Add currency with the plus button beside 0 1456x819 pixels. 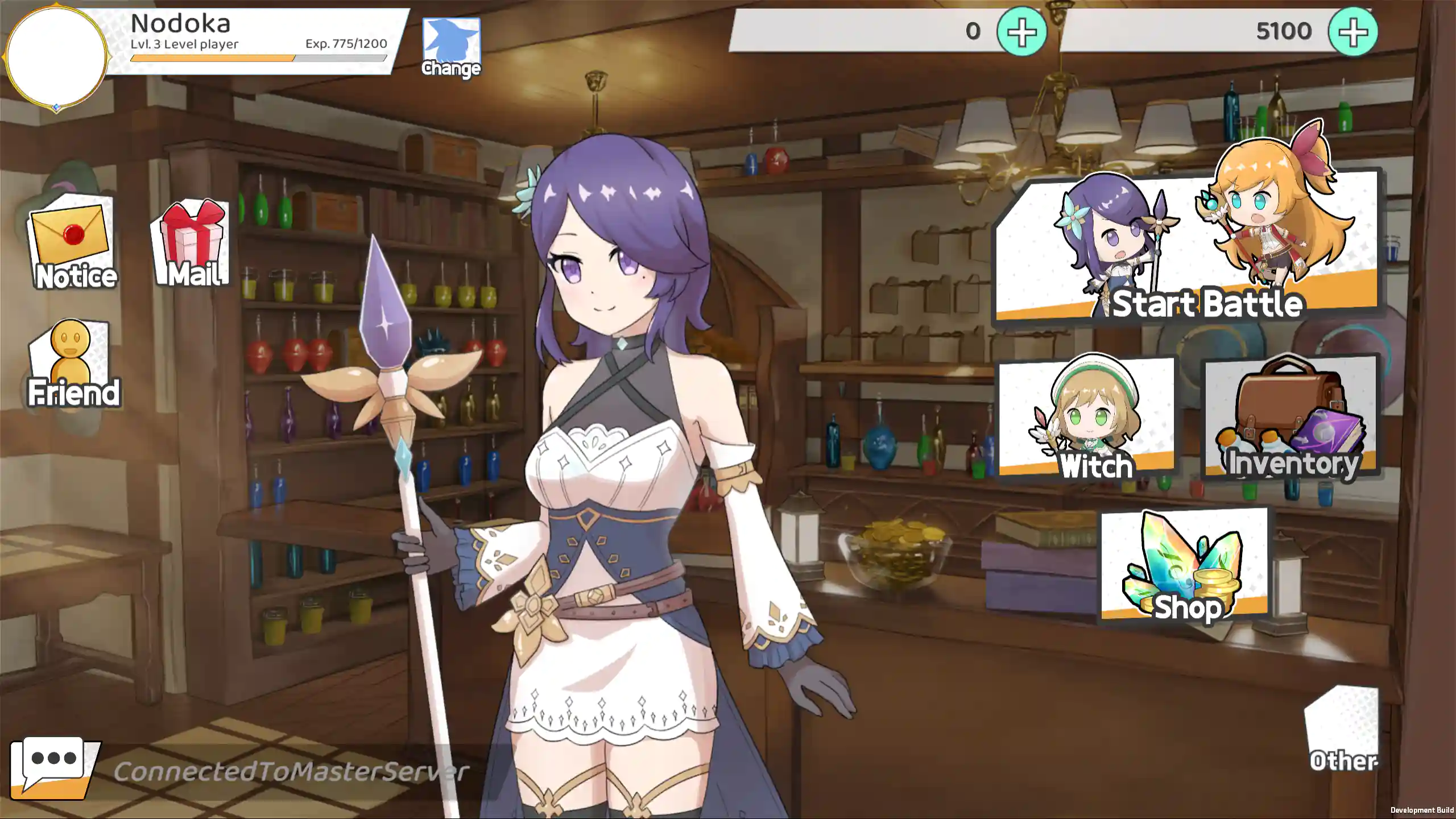click(x=1021, y=32)
